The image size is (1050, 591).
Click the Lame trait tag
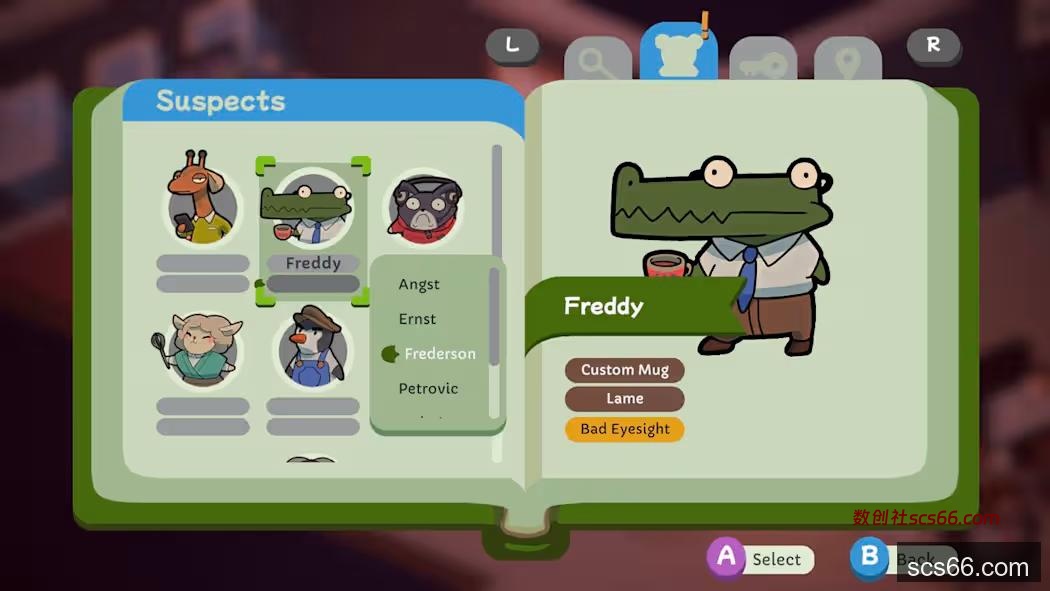pos(624,398)
